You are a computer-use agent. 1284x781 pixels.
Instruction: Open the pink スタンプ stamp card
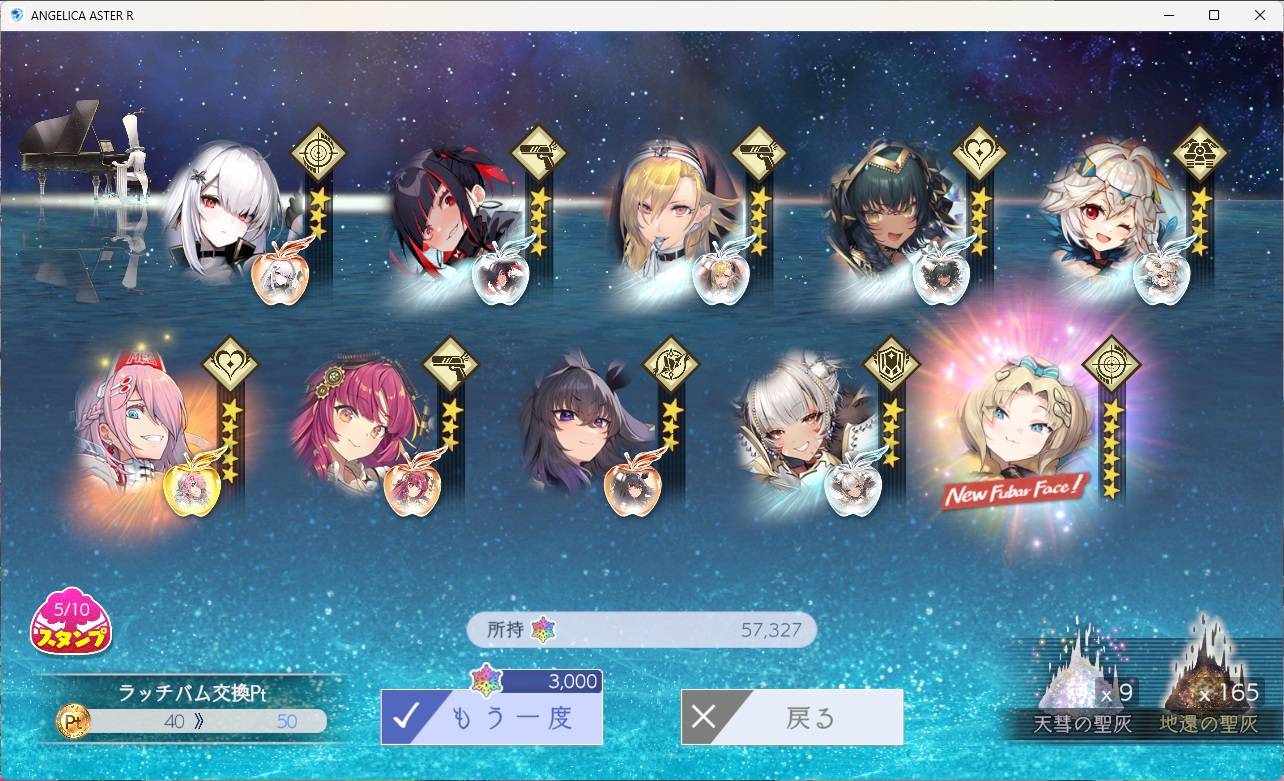point(71,623)
